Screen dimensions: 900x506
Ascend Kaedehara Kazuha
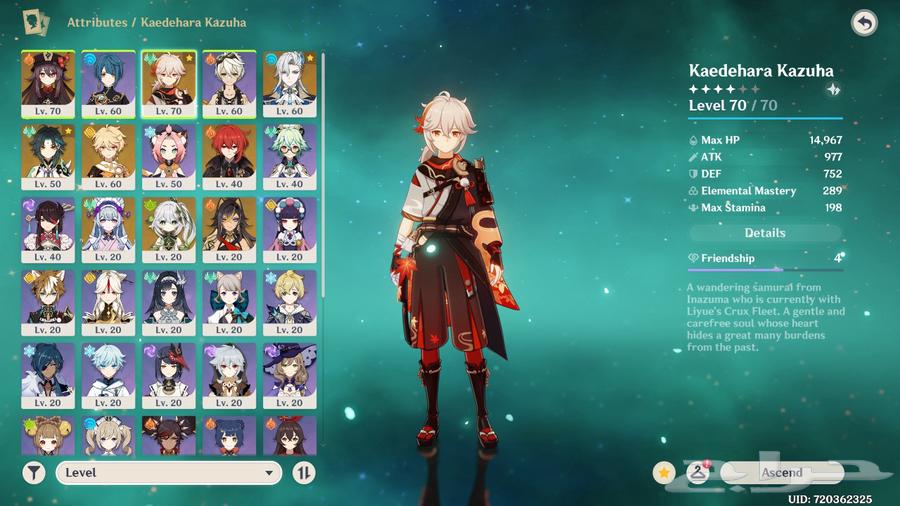[x=781, y=472]
